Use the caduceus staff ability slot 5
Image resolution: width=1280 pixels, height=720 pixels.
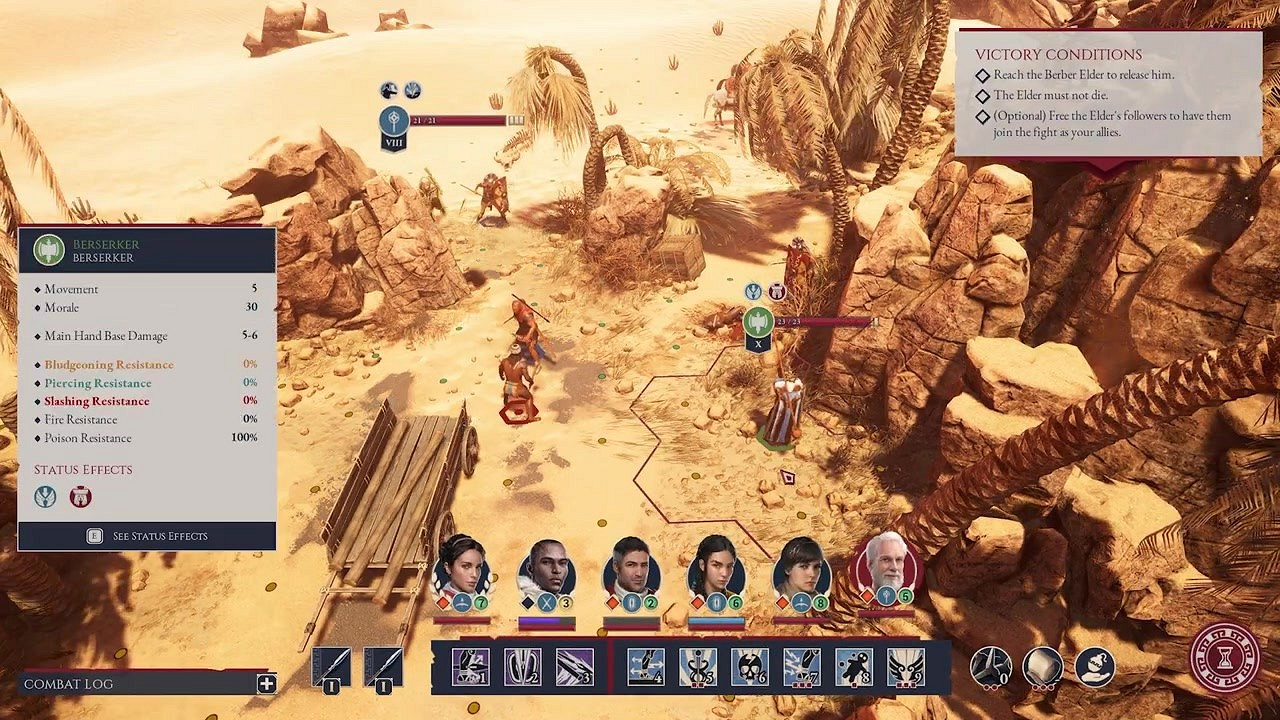coord(697,667)
